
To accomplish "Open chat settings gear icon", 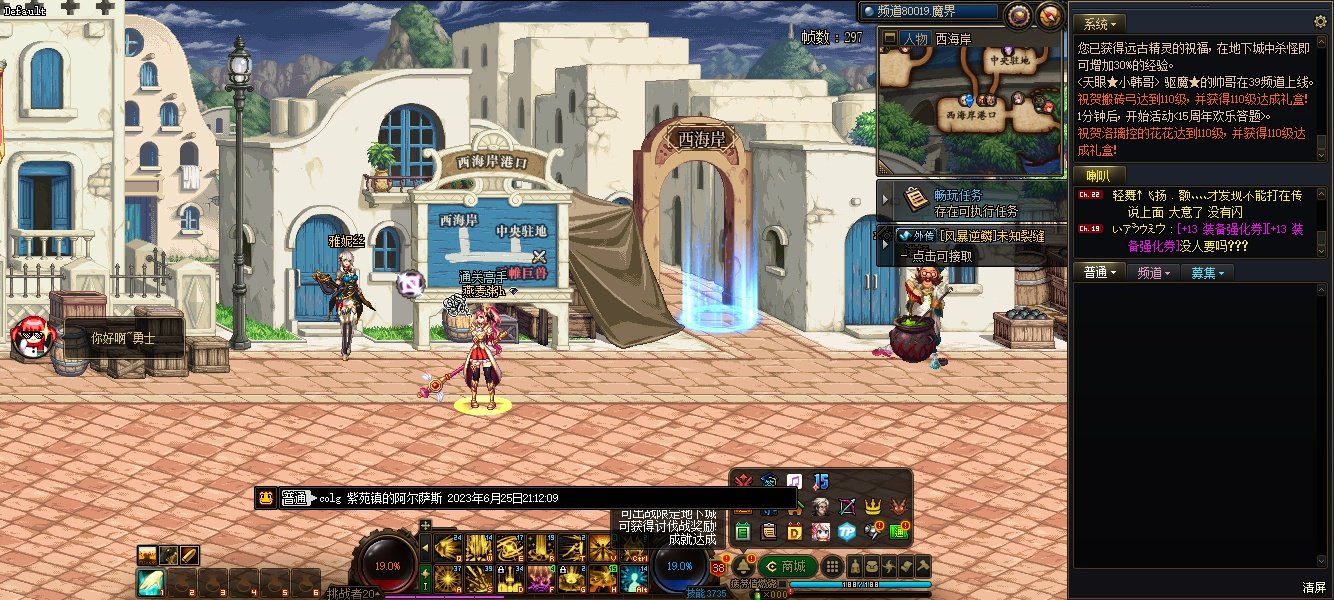I will [x=1320, y=22].
